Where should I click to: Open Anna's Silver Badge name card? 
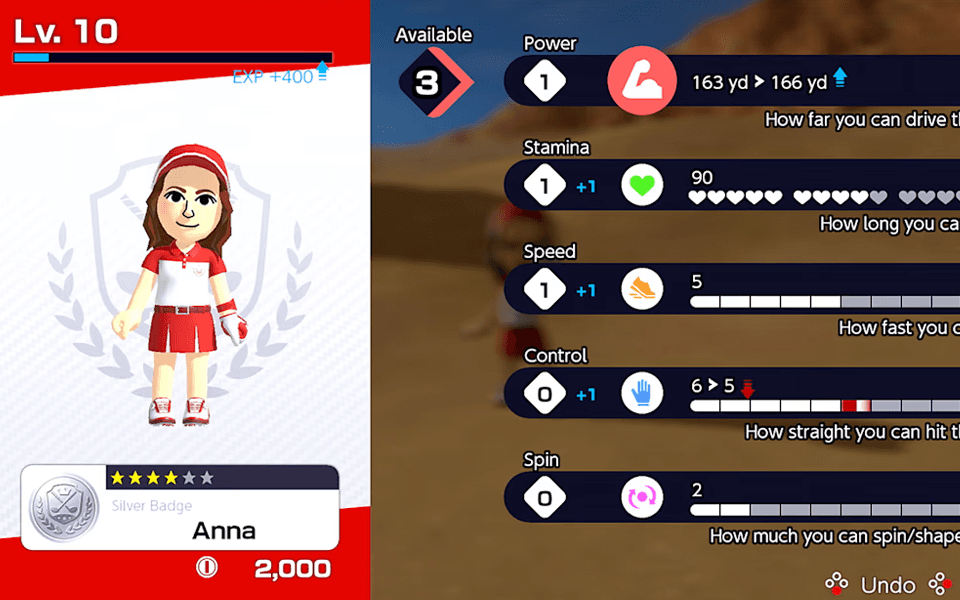point(180,507)
